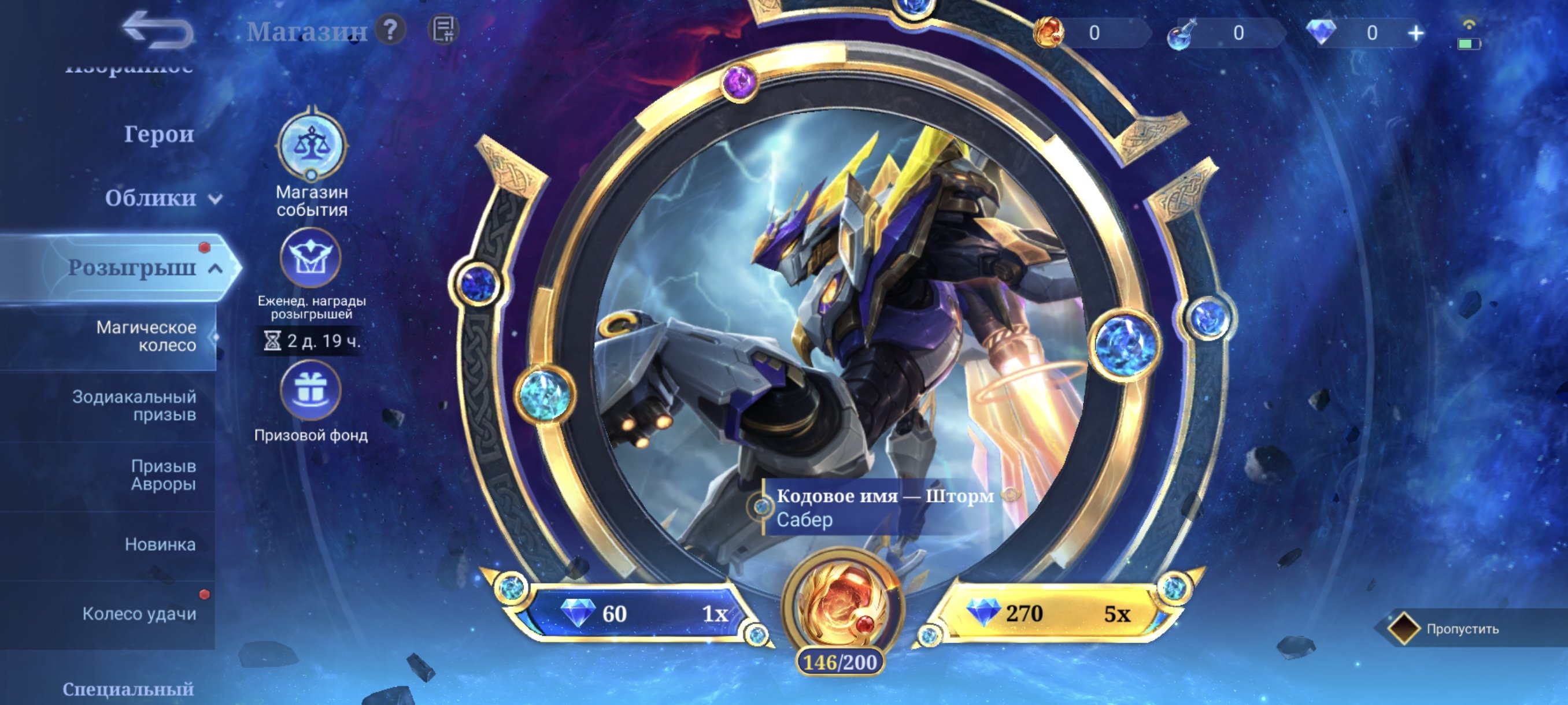Spin once with the 60 diamonds button
Screen dimensions: 1568x705
634,614
